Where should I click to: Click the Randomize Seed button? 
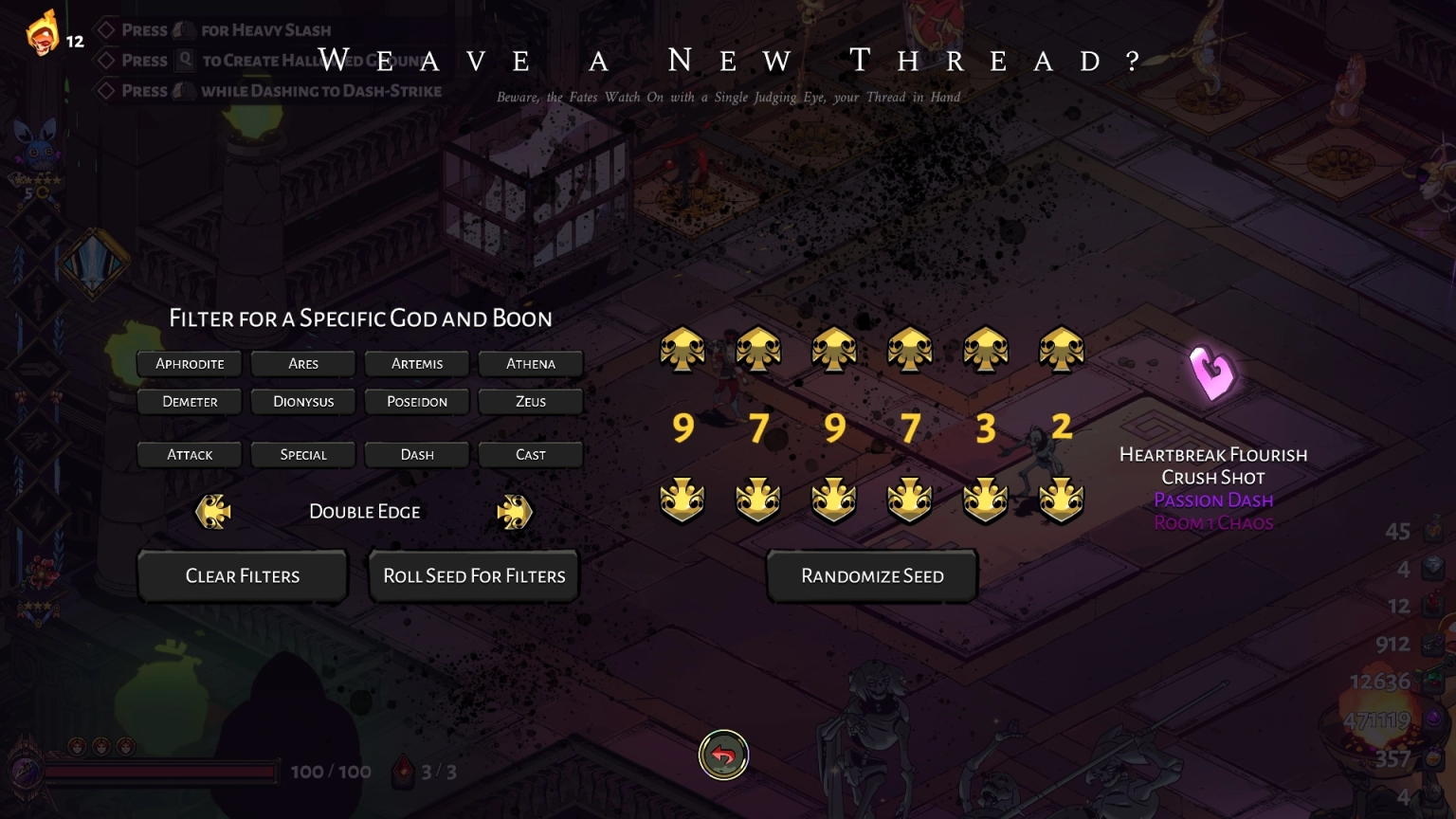click(x=871, y=575)
